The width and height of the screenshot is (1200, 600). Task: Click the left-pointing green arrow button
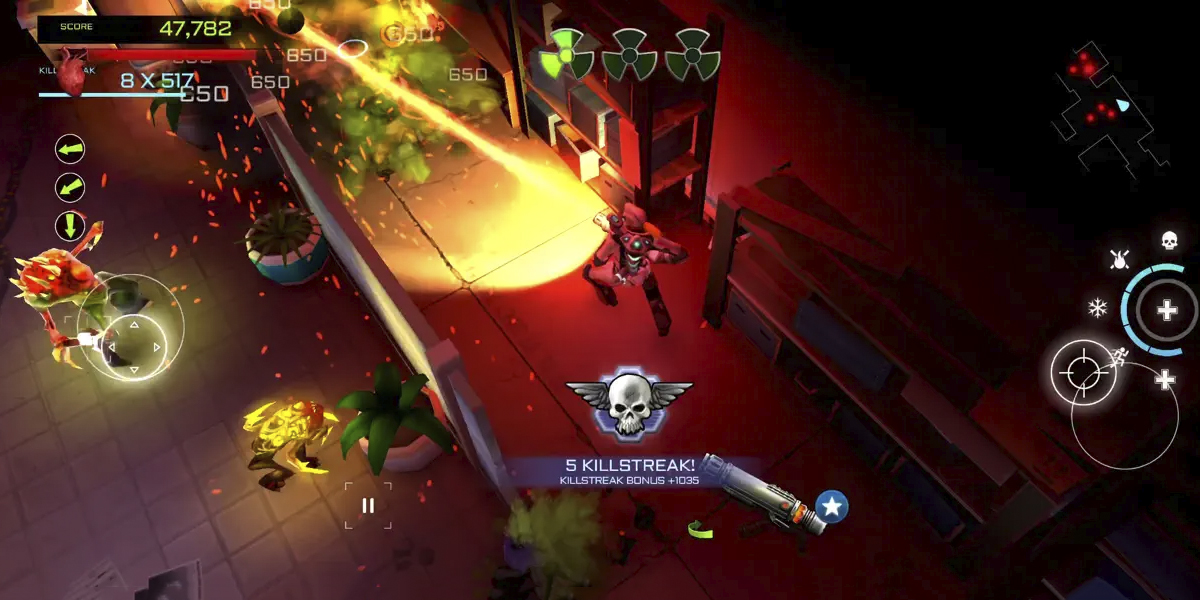pos(70,150)
